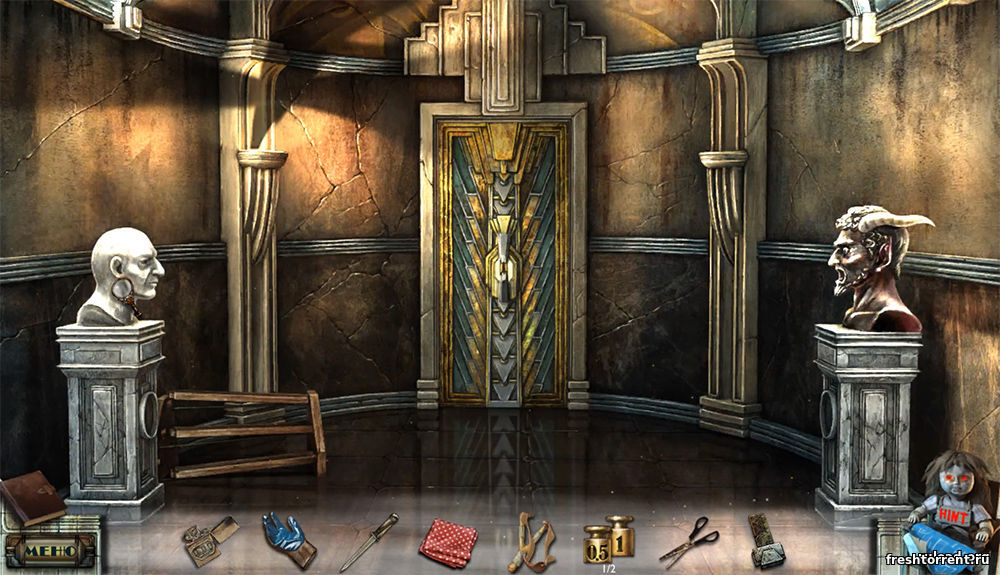Select the slingshot inventory item
The height and width of the screenshot is (575, 1000).
tap(530, 541)
